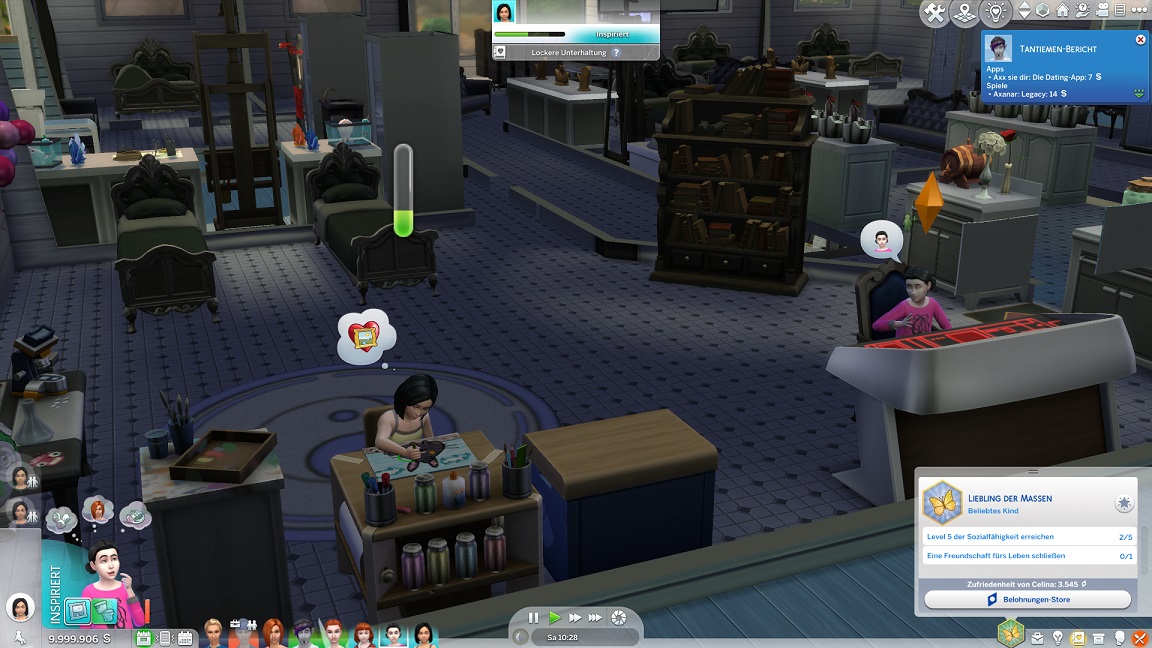Open the green calendar icon
This screenshot has width=1152, height=648.
pyautogui.click(x=143, y=637)
